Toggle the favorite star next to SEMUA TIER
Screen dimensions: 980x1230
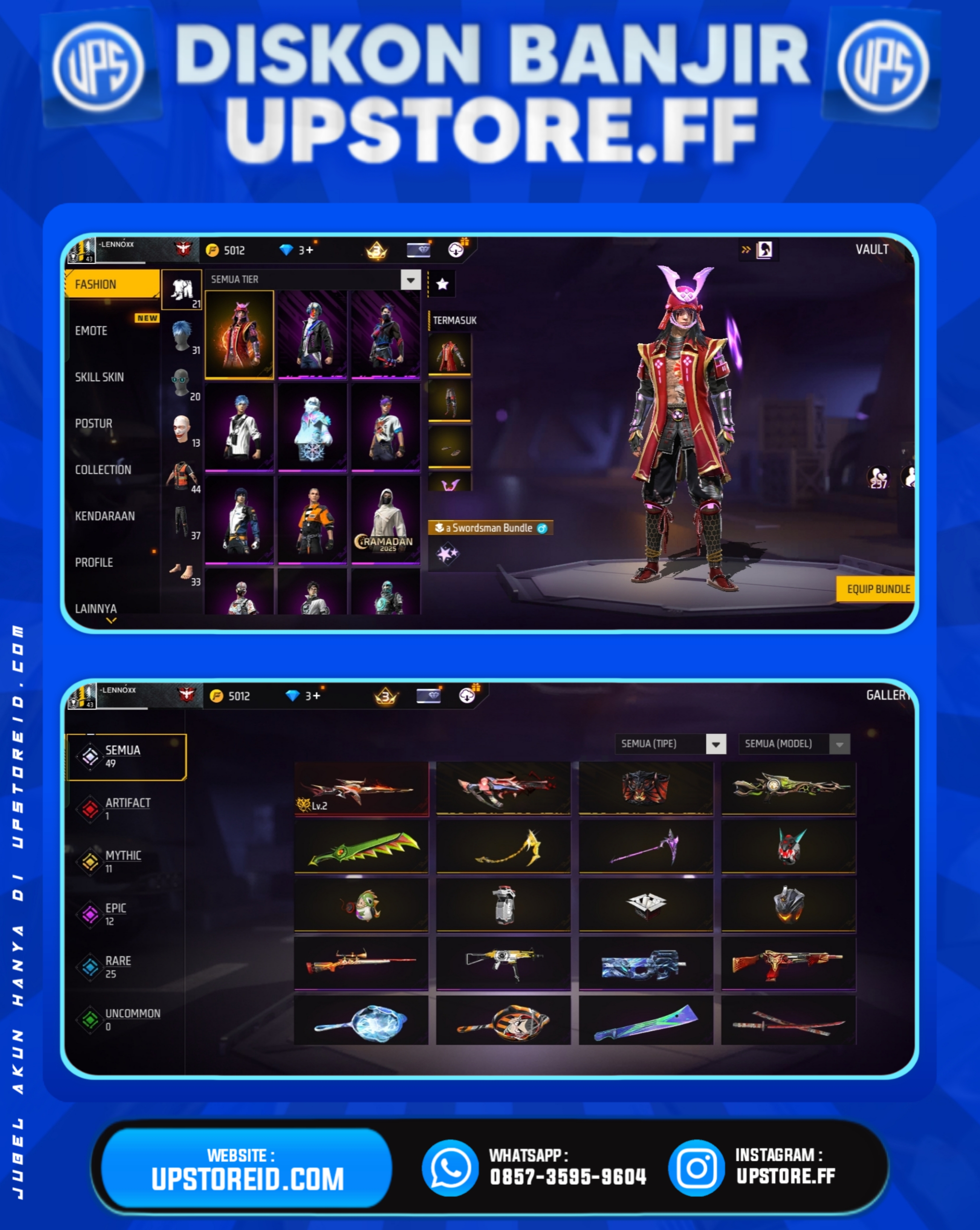point(442,283)
